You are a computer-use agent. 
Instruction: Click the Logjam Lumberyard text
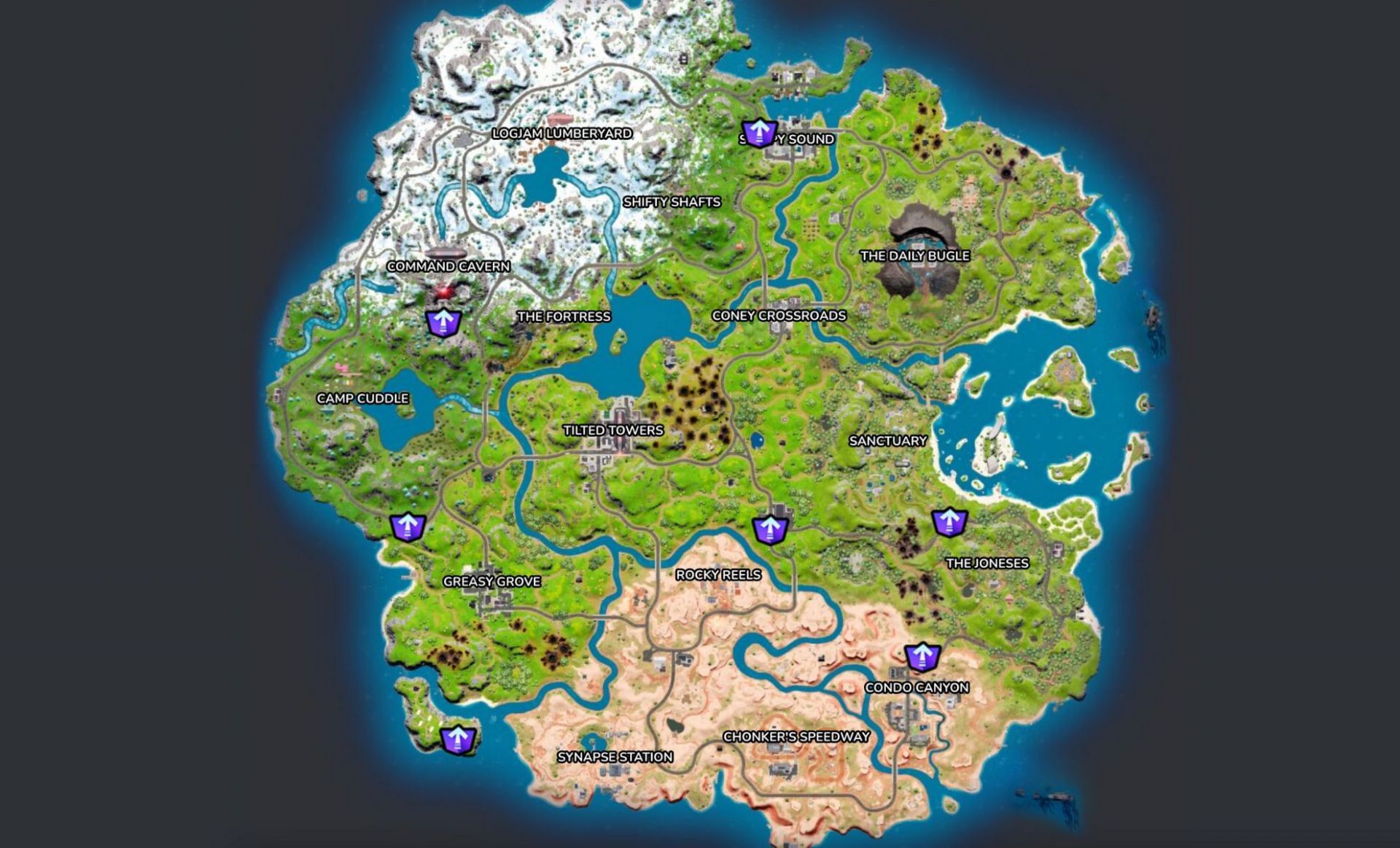[x=561, y=134]
